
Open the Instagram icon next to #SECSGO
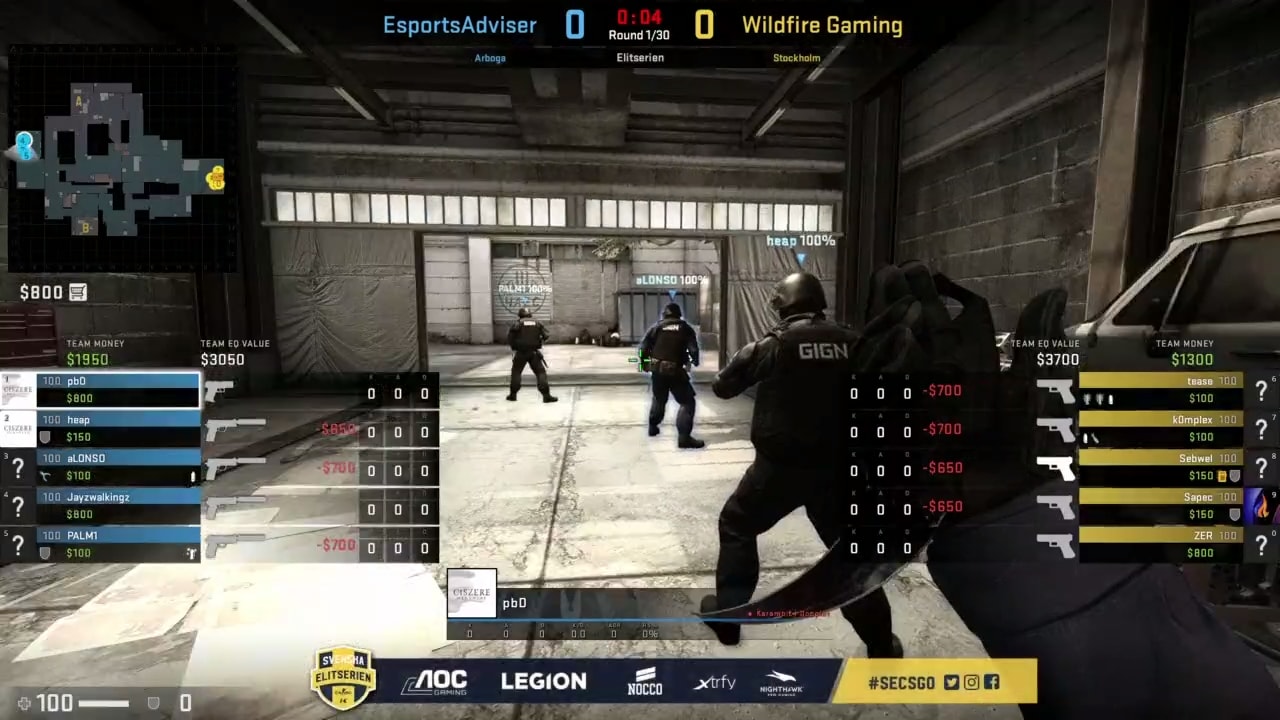click(x=971, y=682)
